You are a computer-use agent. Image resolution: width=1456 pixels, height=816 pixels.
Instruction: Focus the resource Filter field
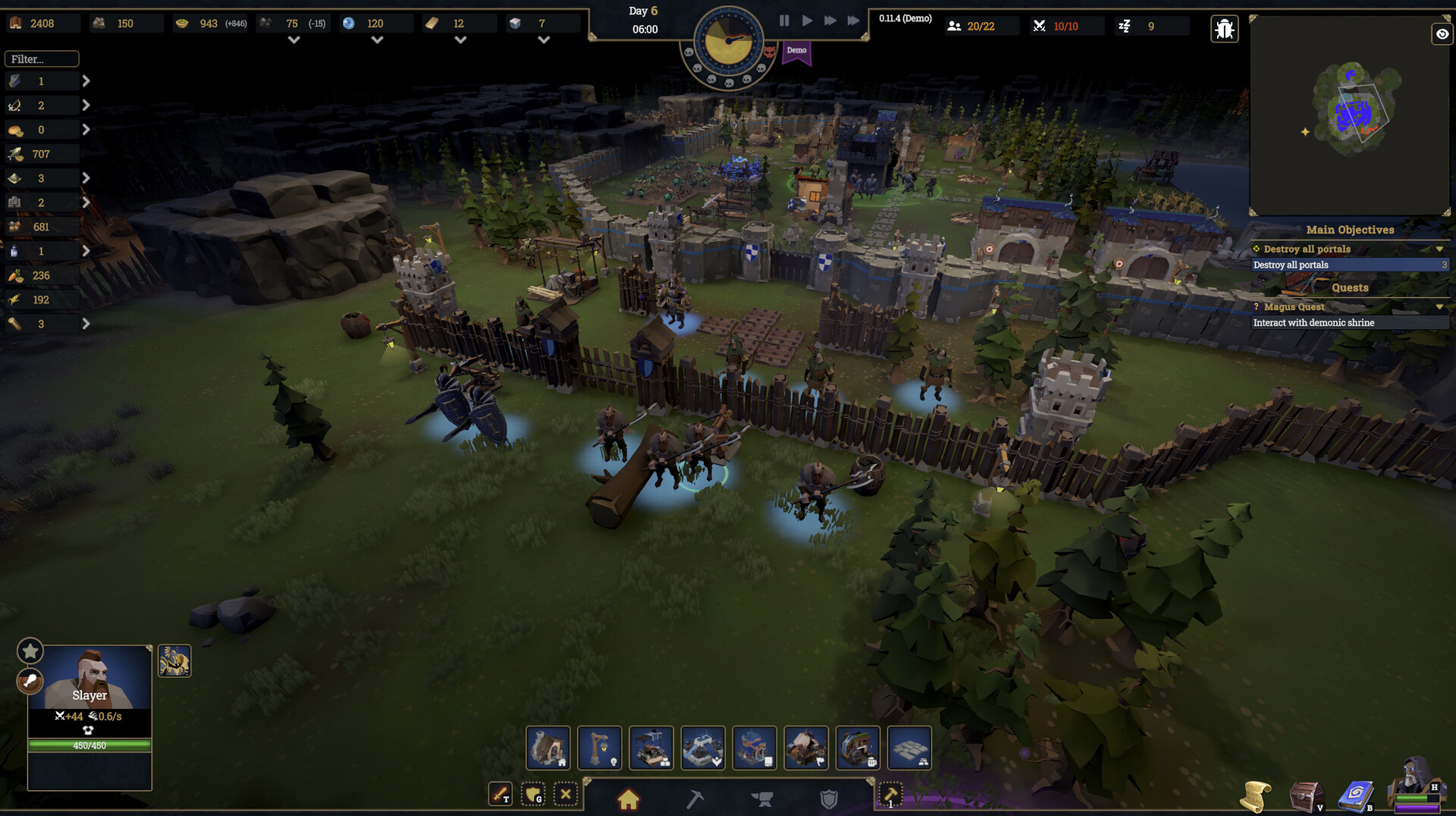42,59
